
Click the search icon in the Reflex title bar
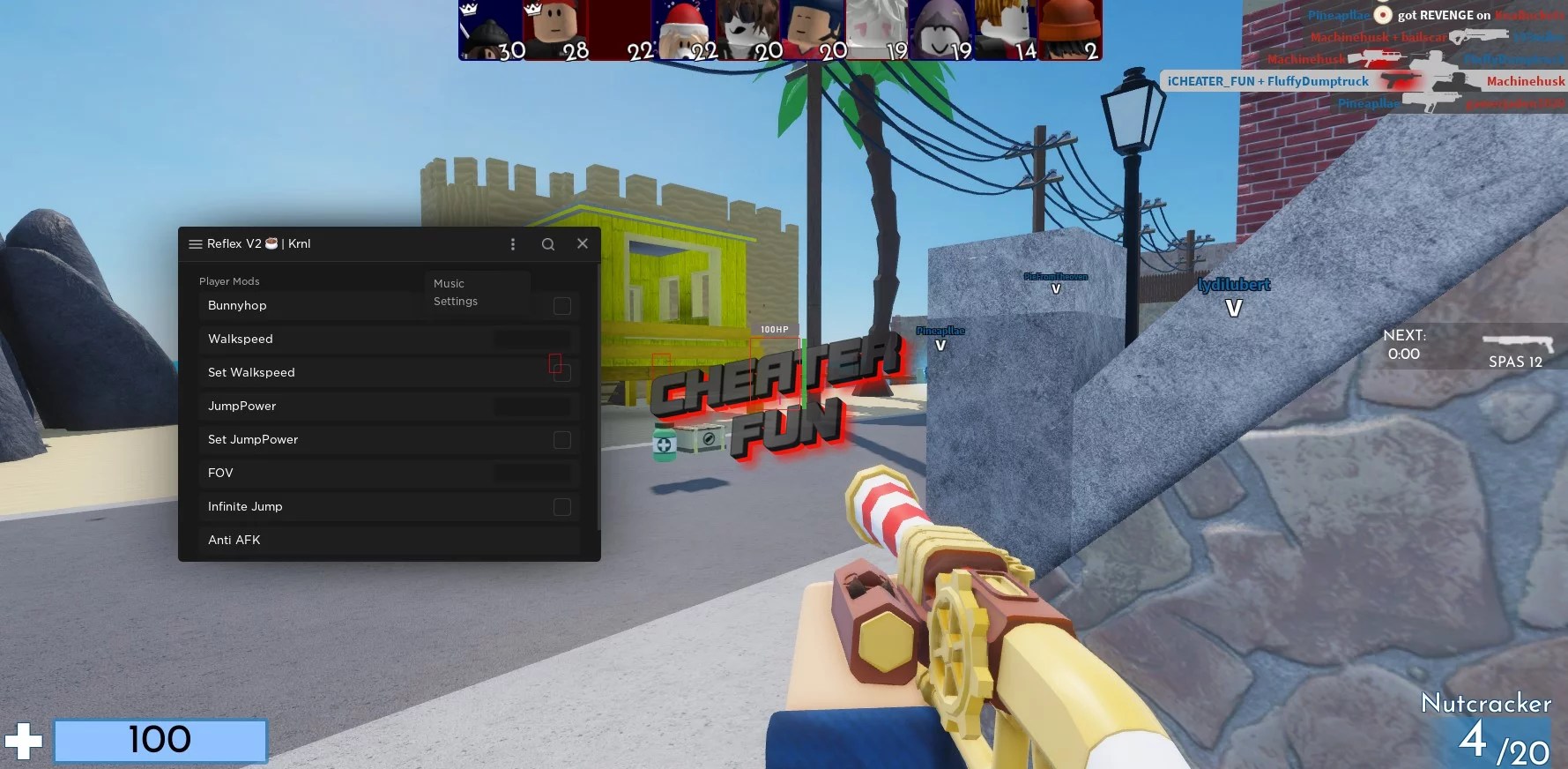[548, 243]
